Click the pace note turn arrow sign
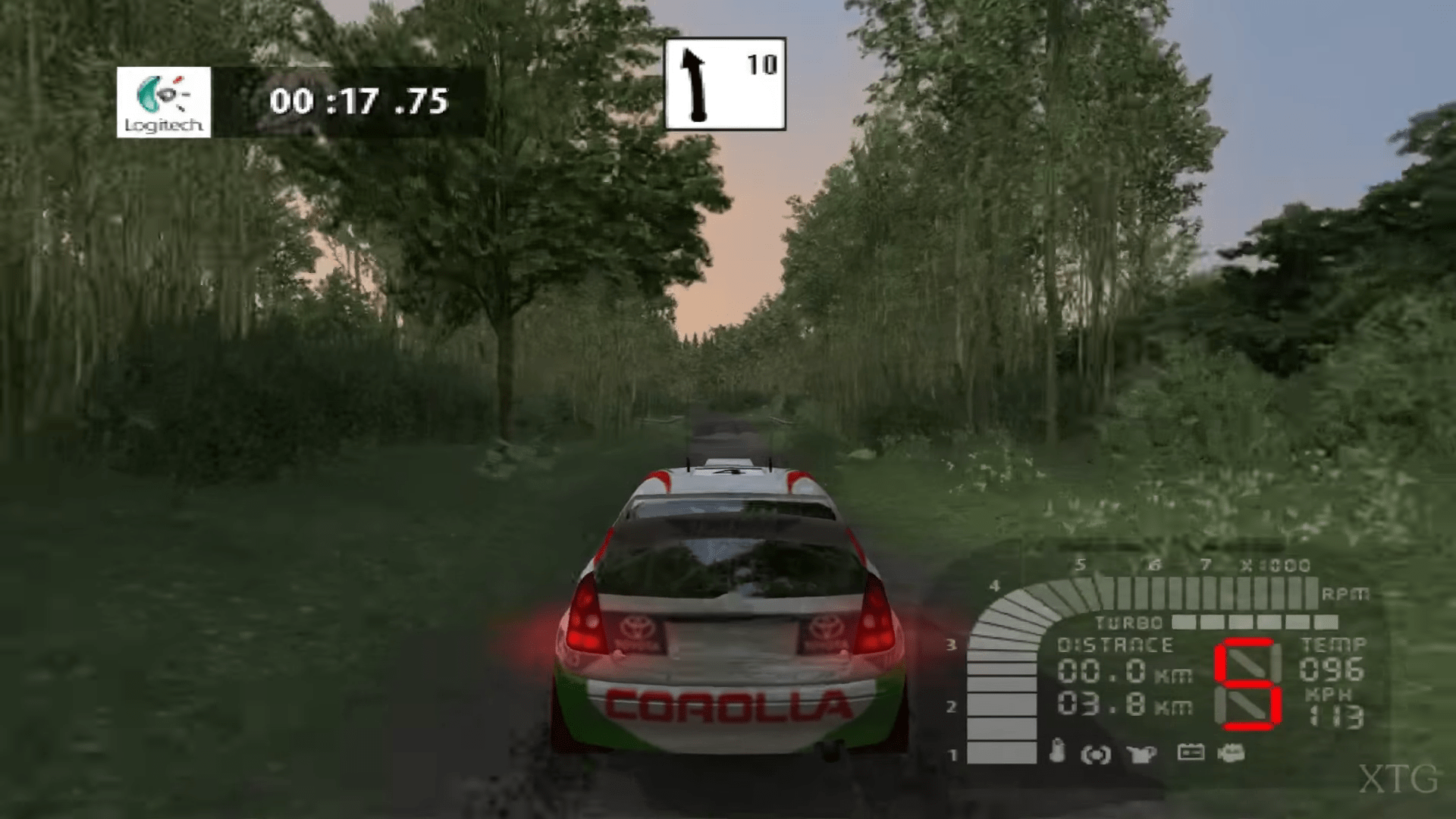Screen dimensions: 1456x819 [724, 83]
